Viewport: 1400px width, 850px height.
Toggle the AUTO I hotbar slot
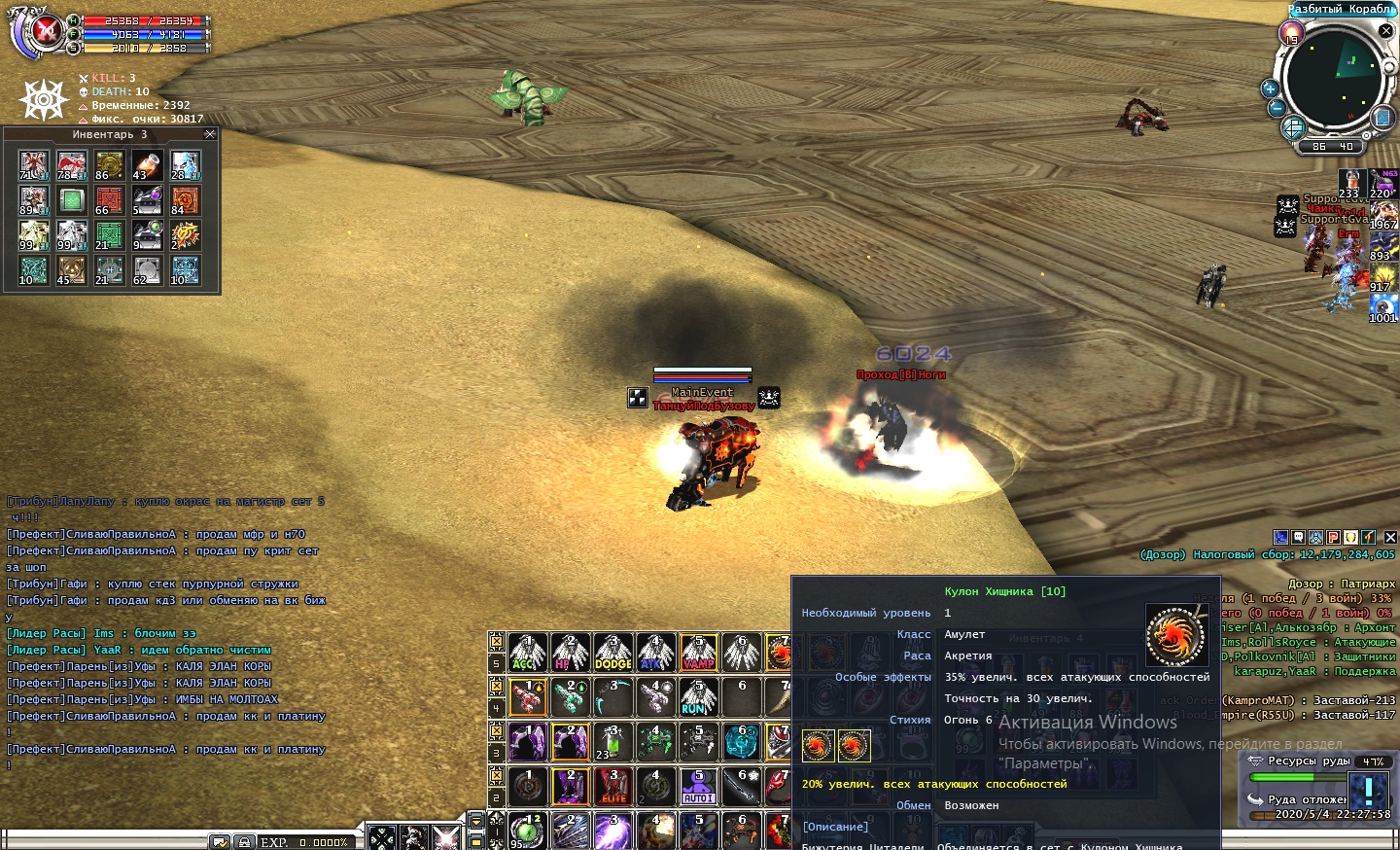click(x=698, y=786)
